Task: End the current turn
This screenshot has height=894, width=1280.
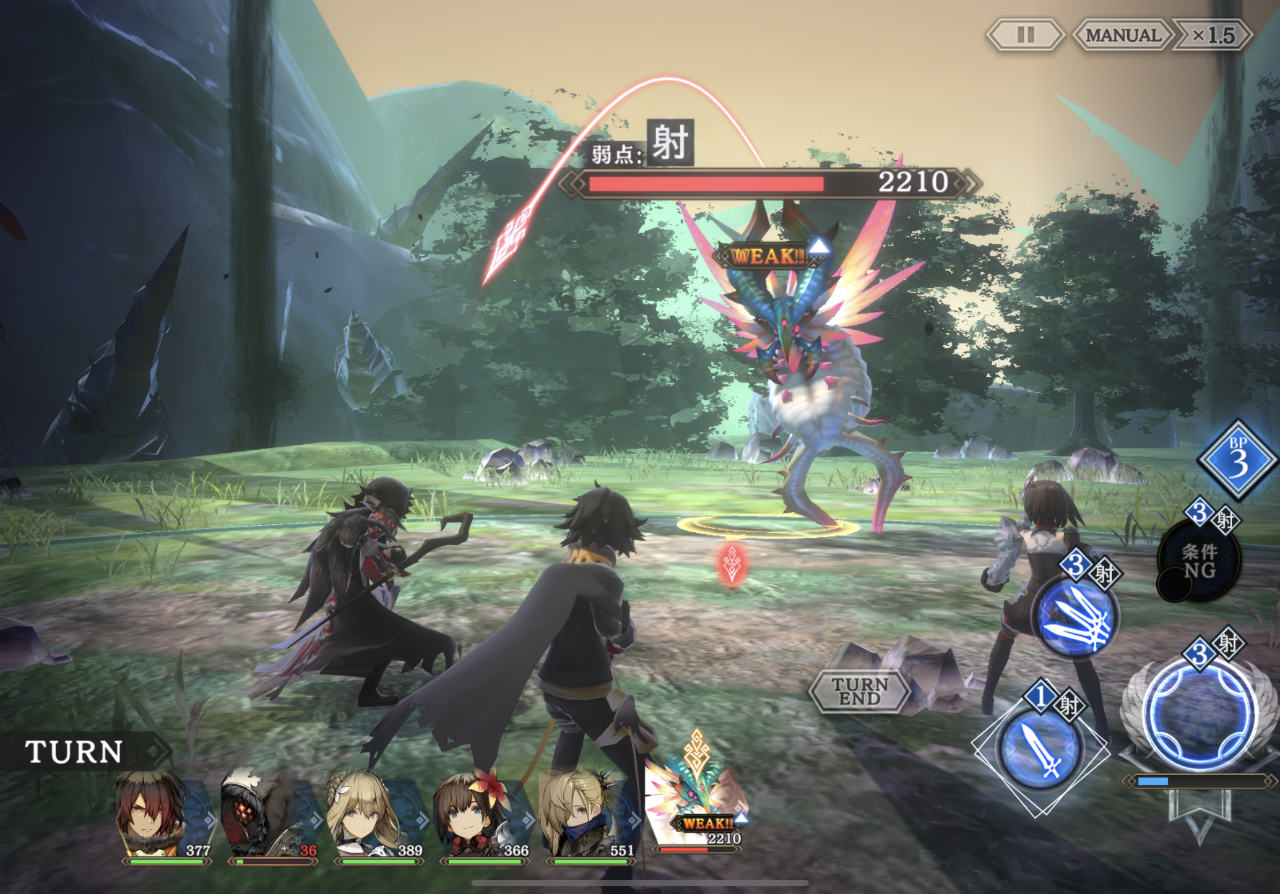Action: tap(859, 691)
